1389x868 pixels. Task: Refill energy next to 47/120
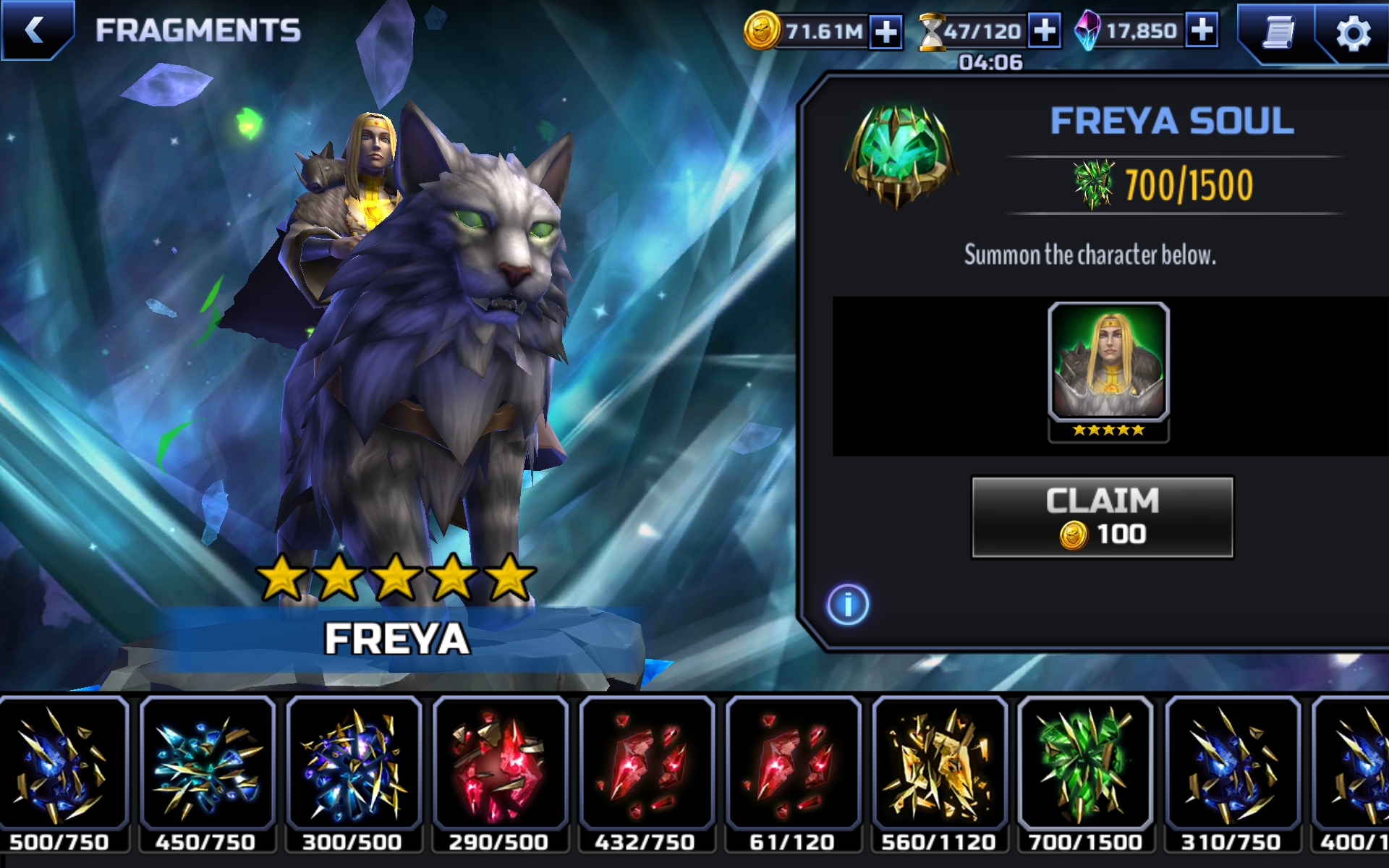(x=1044, y=31)
